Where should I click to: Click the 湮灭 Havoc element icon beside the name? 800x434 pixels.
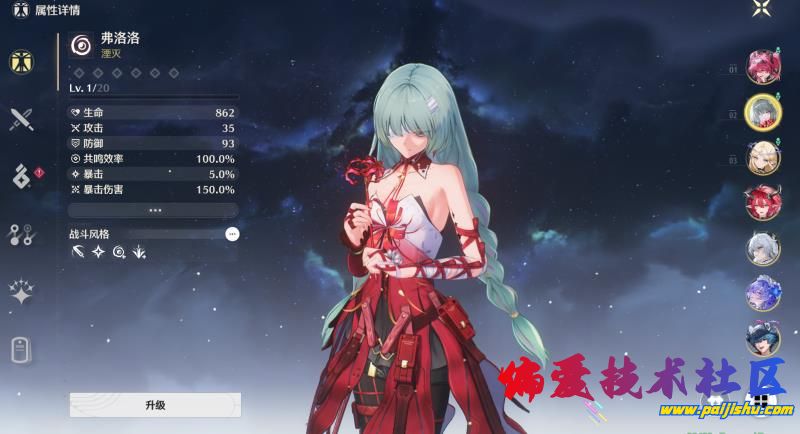pyautogui.click(x=80, y=45)
